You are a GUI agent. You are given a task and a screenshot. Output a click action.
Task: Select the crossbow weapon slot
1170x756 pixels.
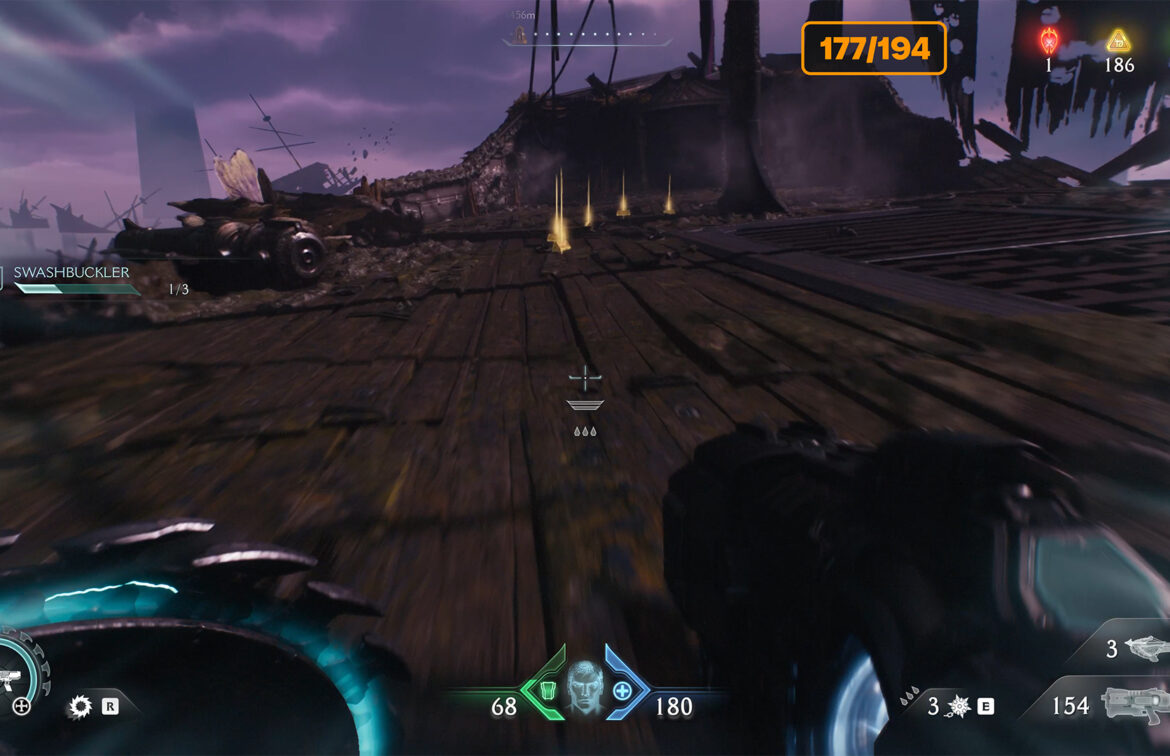[x=1146, y=649]
